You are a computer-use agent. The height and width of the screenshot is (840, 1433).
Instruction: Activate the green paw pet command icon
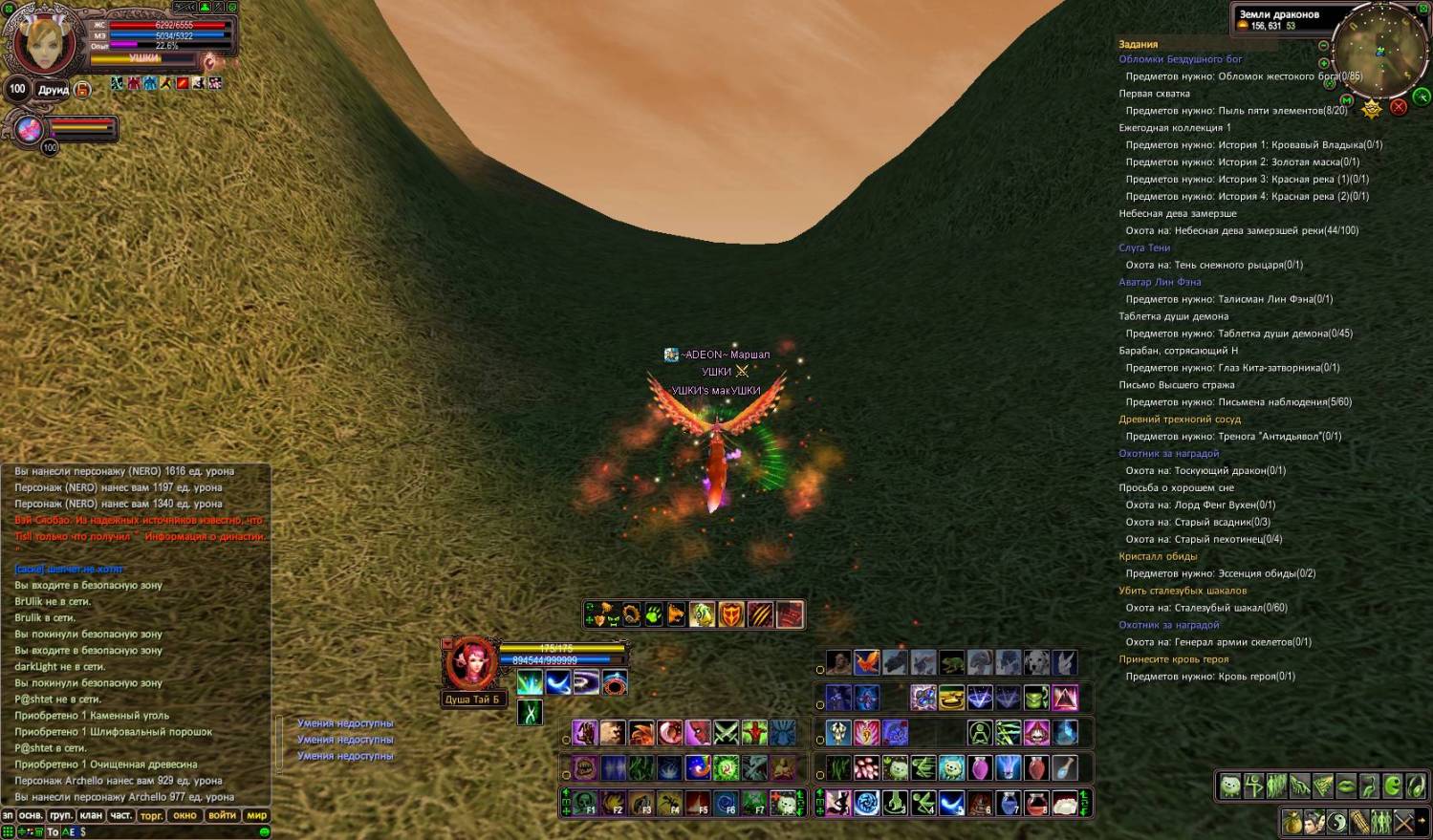point(654,614)
